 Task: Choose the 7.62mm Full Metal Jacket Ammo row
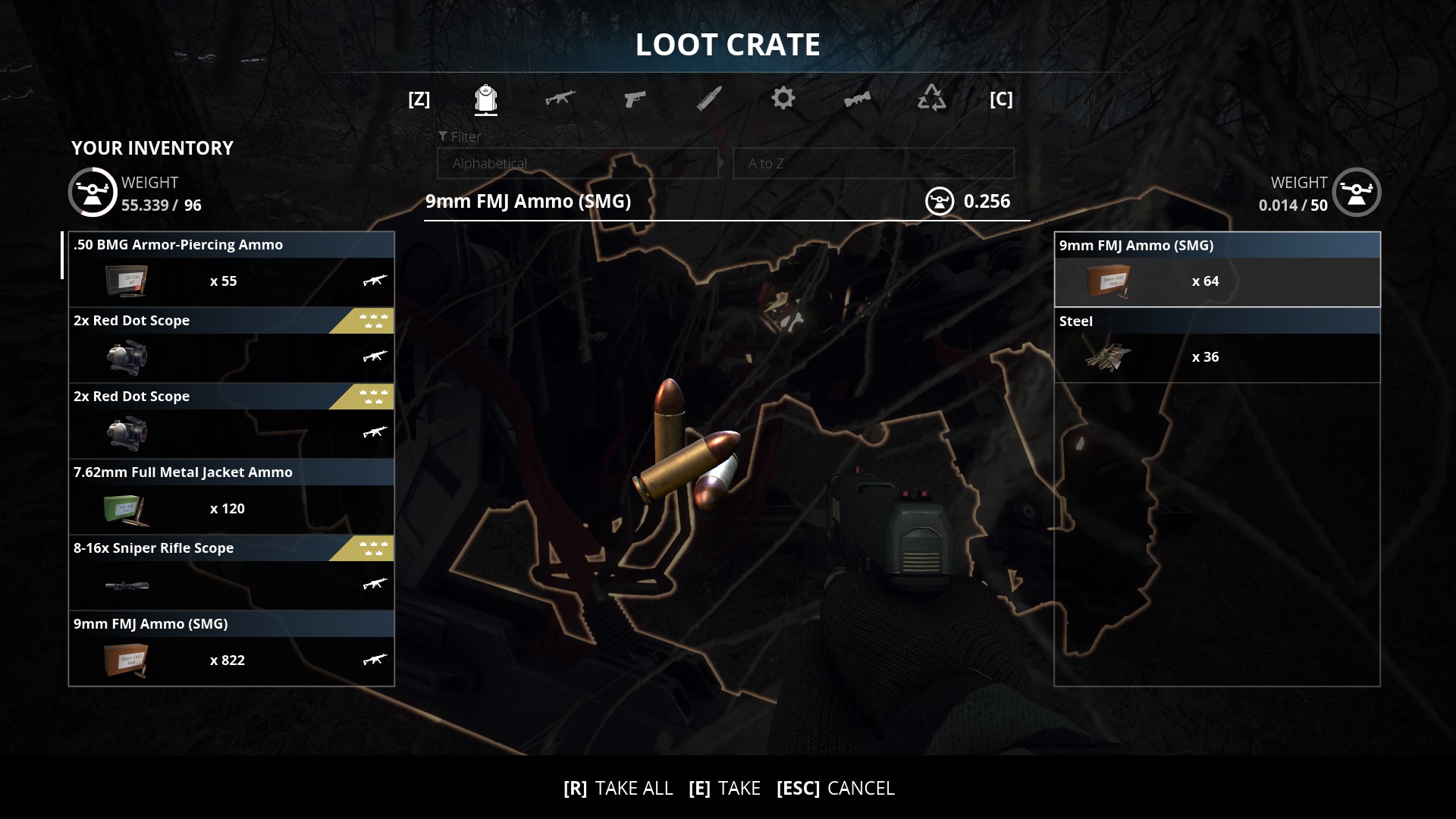point(231,497)
